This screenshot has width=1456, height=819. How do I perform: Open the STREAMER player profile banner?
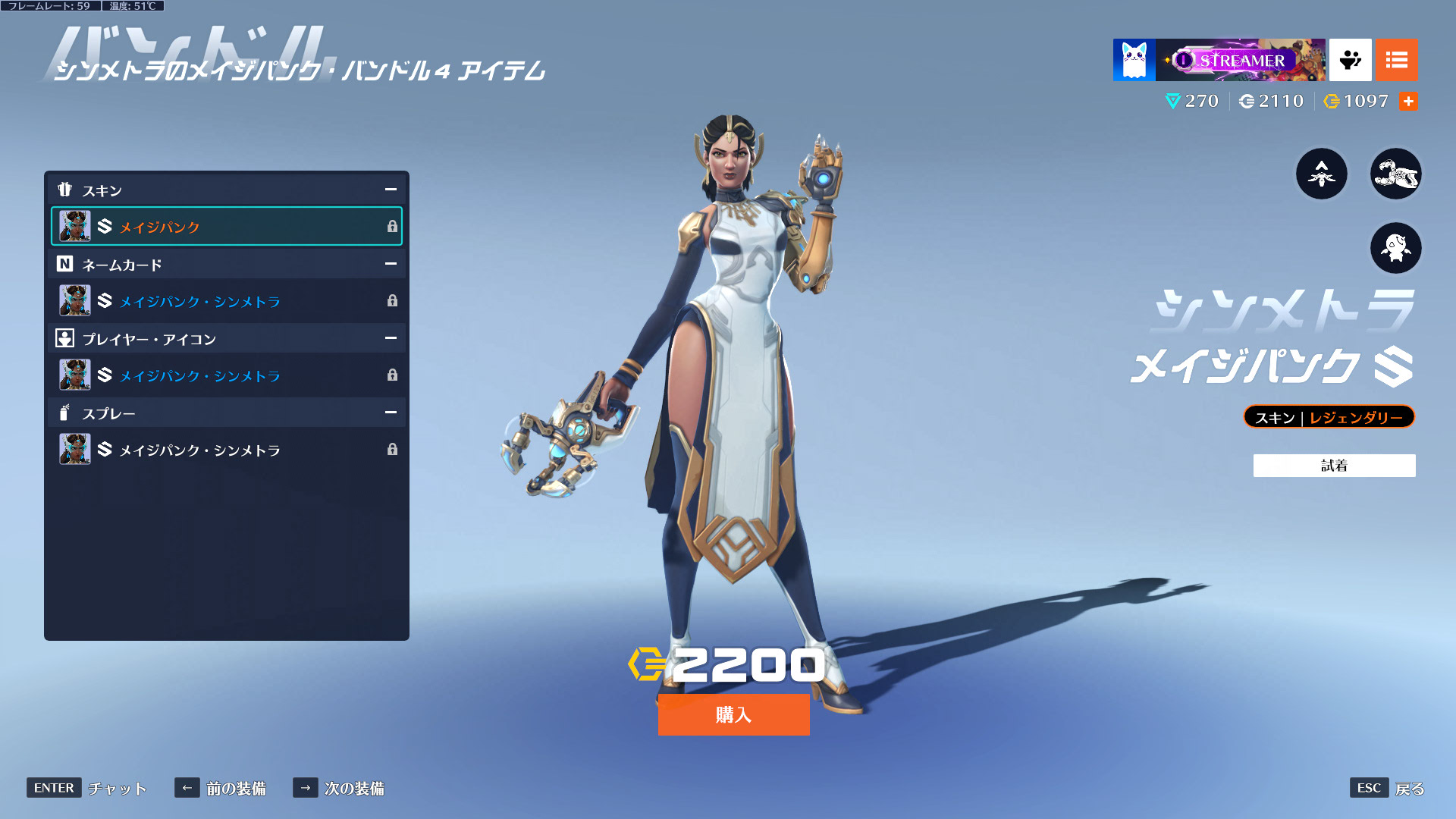point(1240,60)
